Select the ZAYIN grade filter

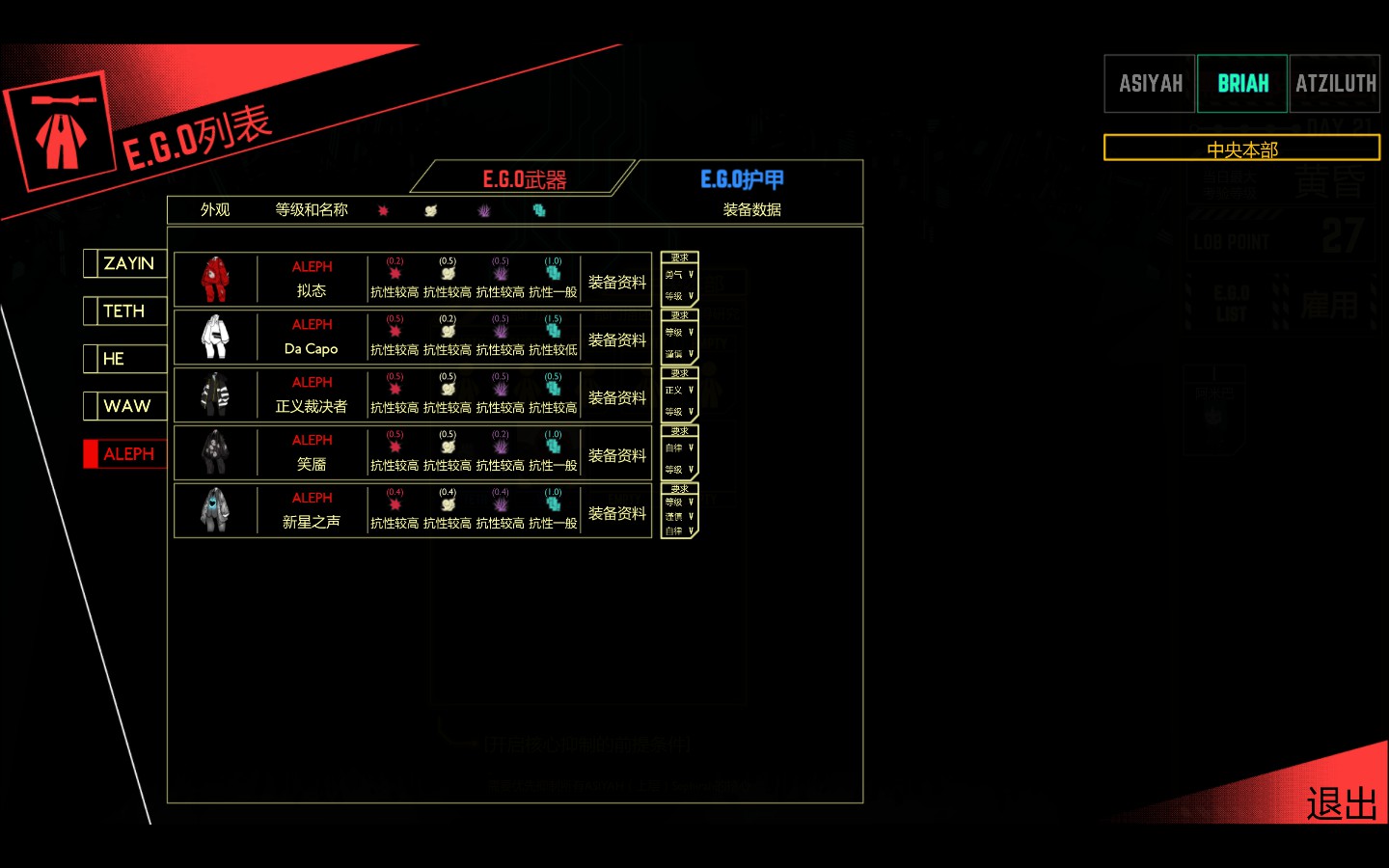(128, 263)
